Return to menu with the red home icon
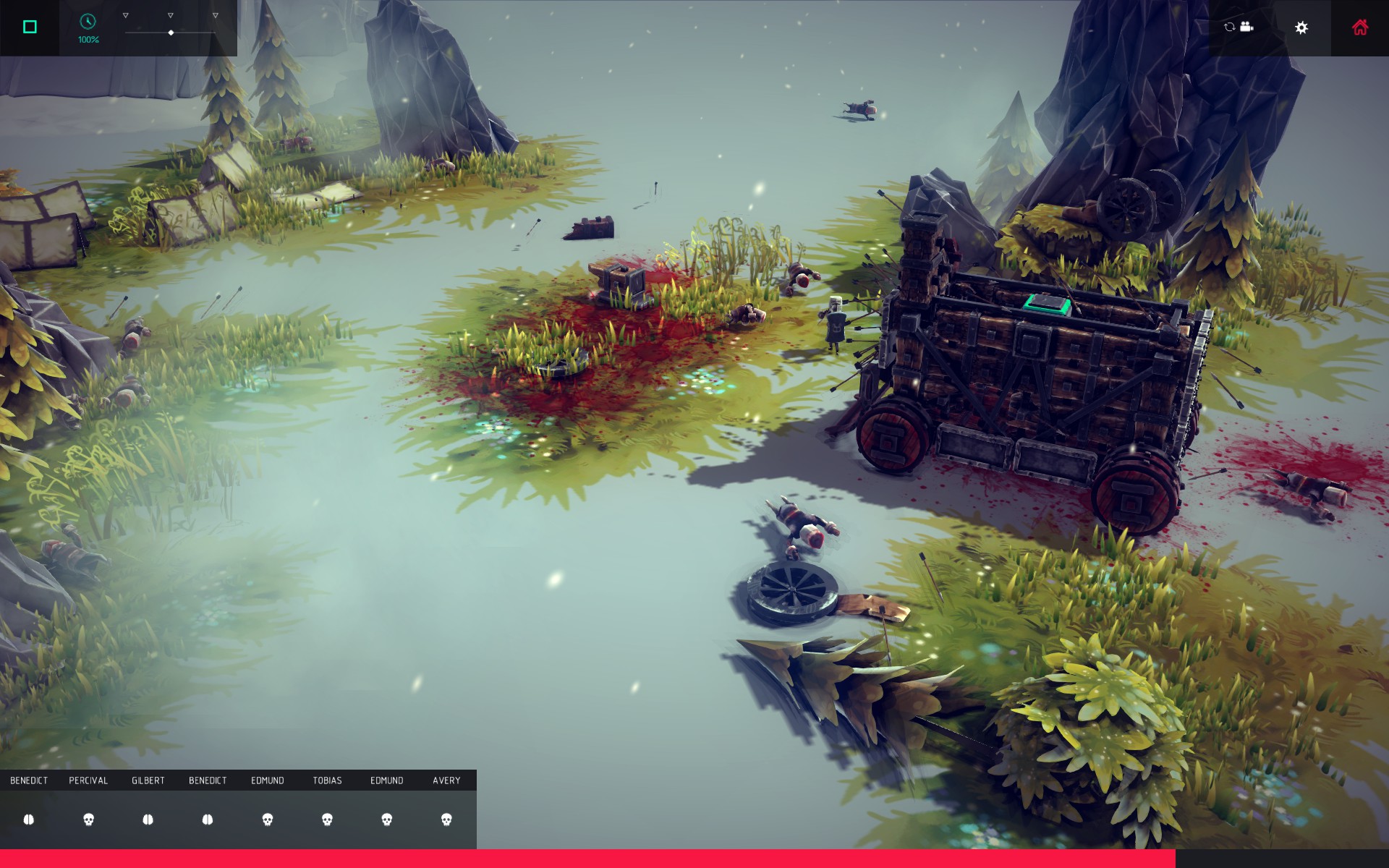The image size is (1389, 868). coord(1359,27)
